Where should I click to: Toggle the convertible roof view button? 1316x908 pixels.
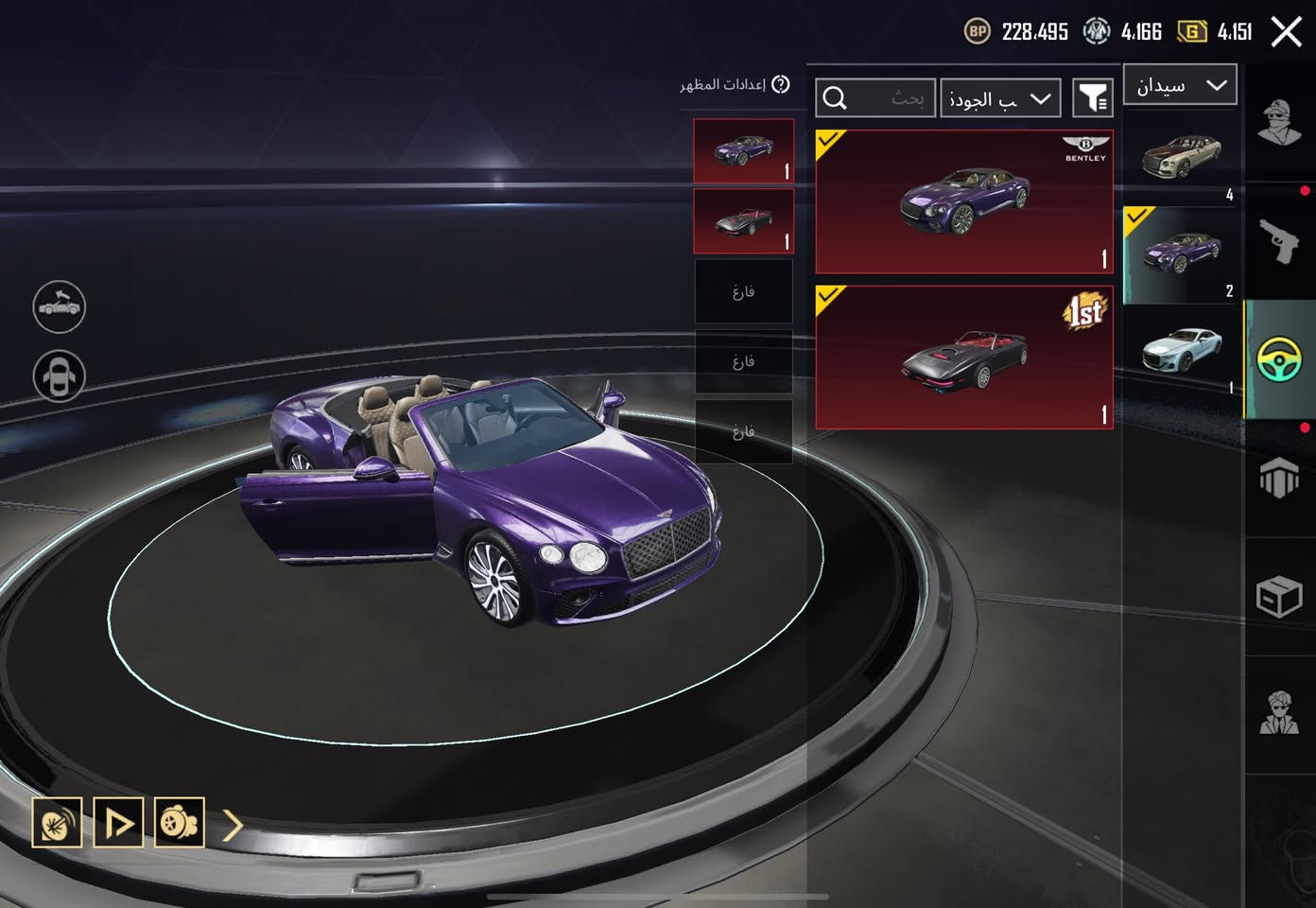pos(59,306)
